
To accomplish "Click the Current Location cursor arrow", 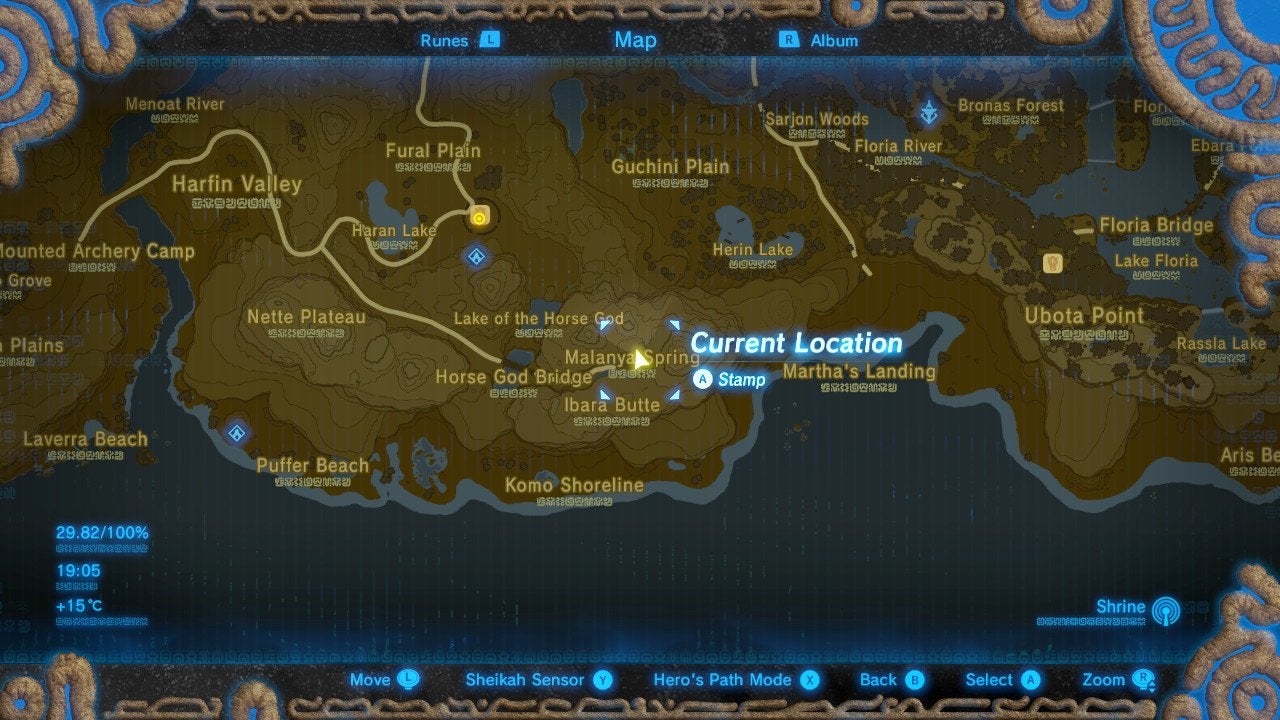I will click(x=640, y=357).
